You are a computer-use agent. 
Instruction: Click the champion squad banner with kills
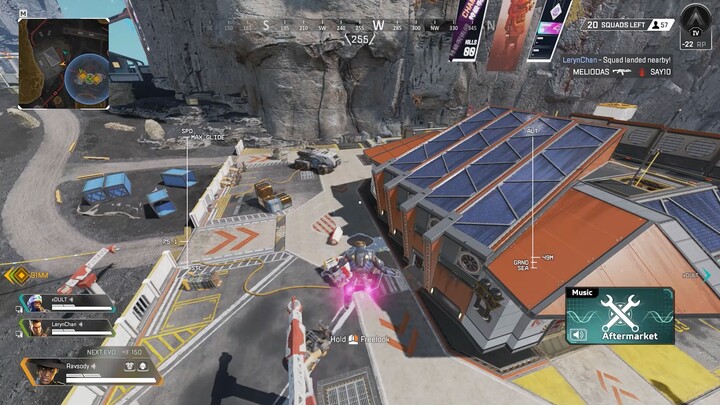tap(470, 30)
